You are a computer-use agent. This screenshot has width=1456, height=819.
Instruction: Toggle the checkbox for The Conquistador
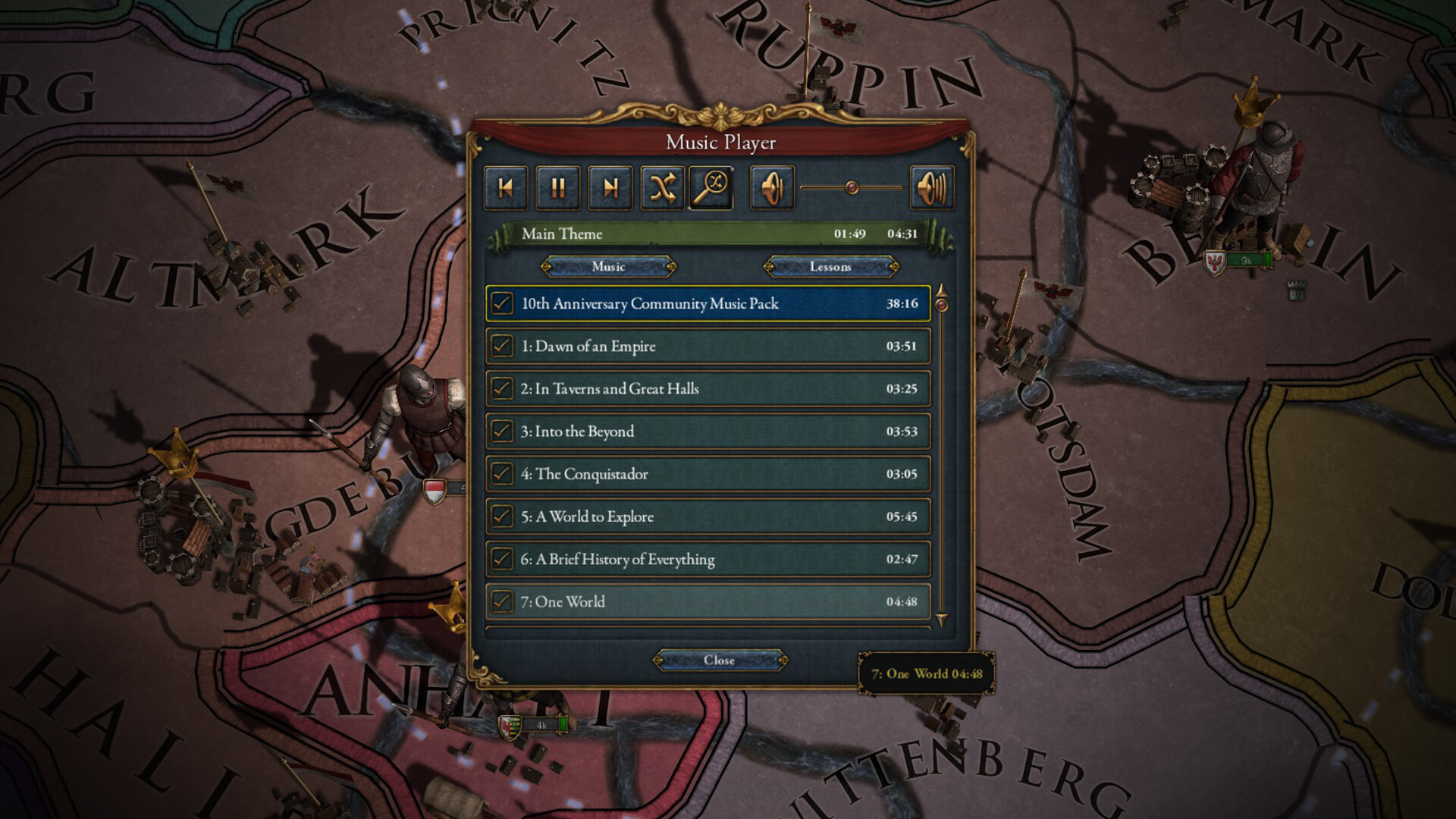(x=500, y=474)
